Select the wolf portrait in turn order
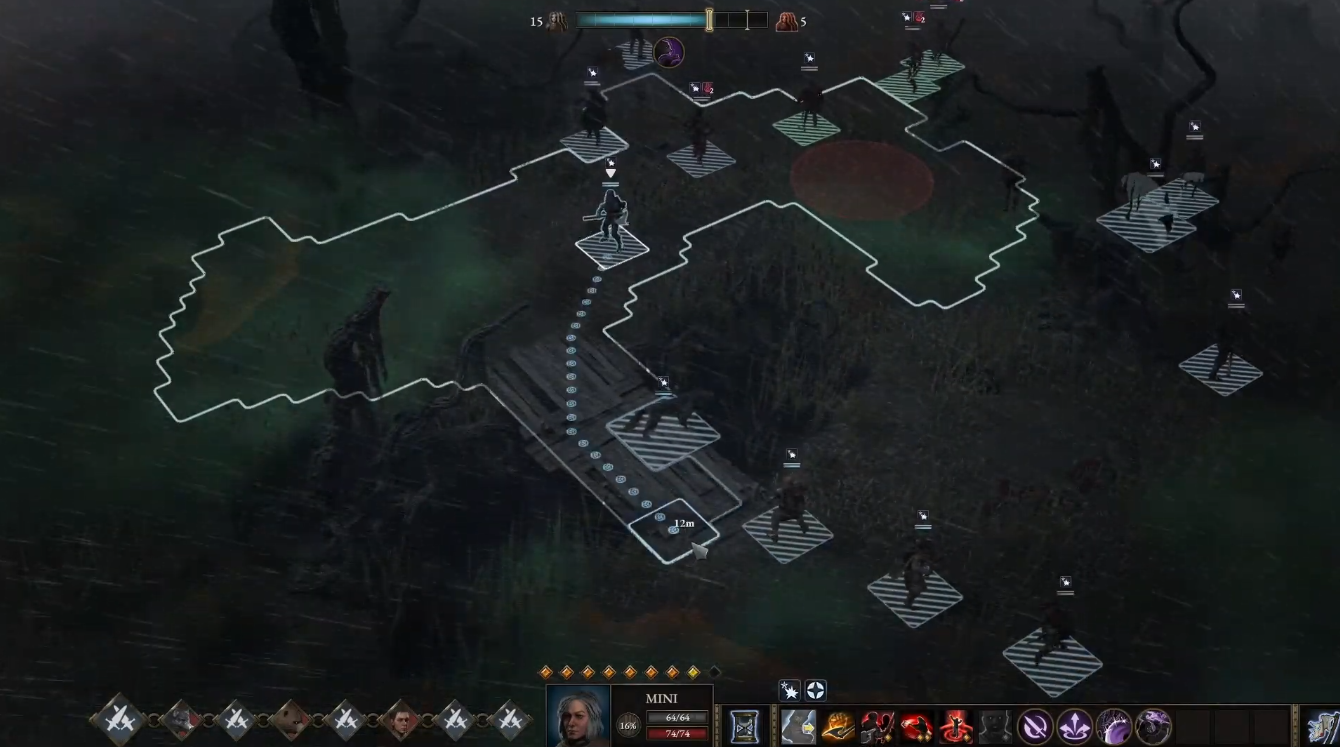Viewport: 1340px width, 747px height. coord(181,719)
